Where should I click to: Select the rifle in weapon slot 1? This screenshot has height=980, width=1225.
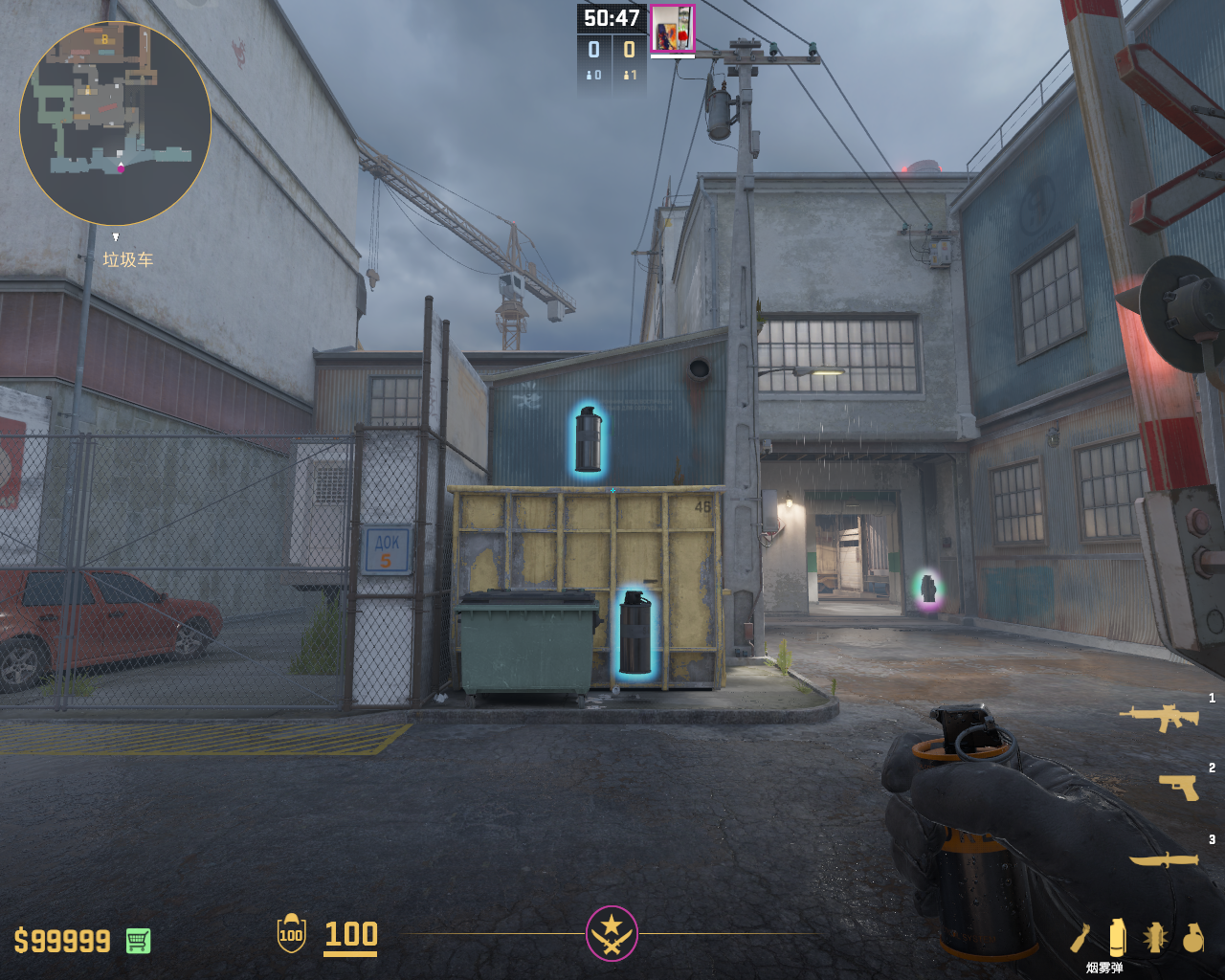(1159, 717)
